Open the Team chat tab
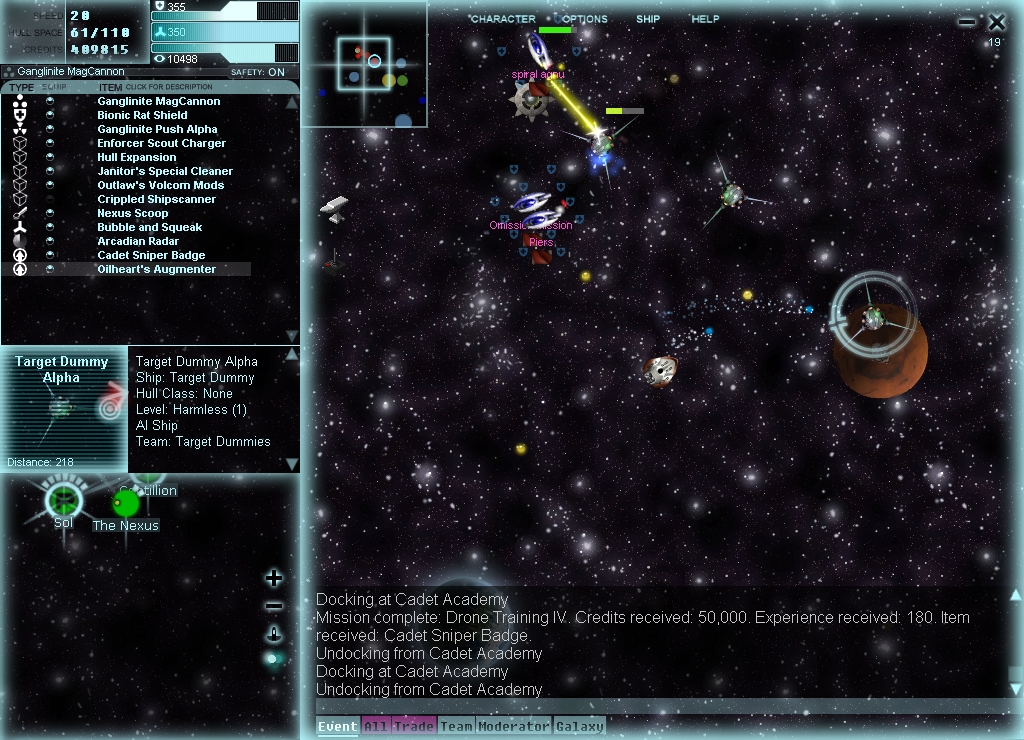The image size is (1024, 740). pos(456,727)
